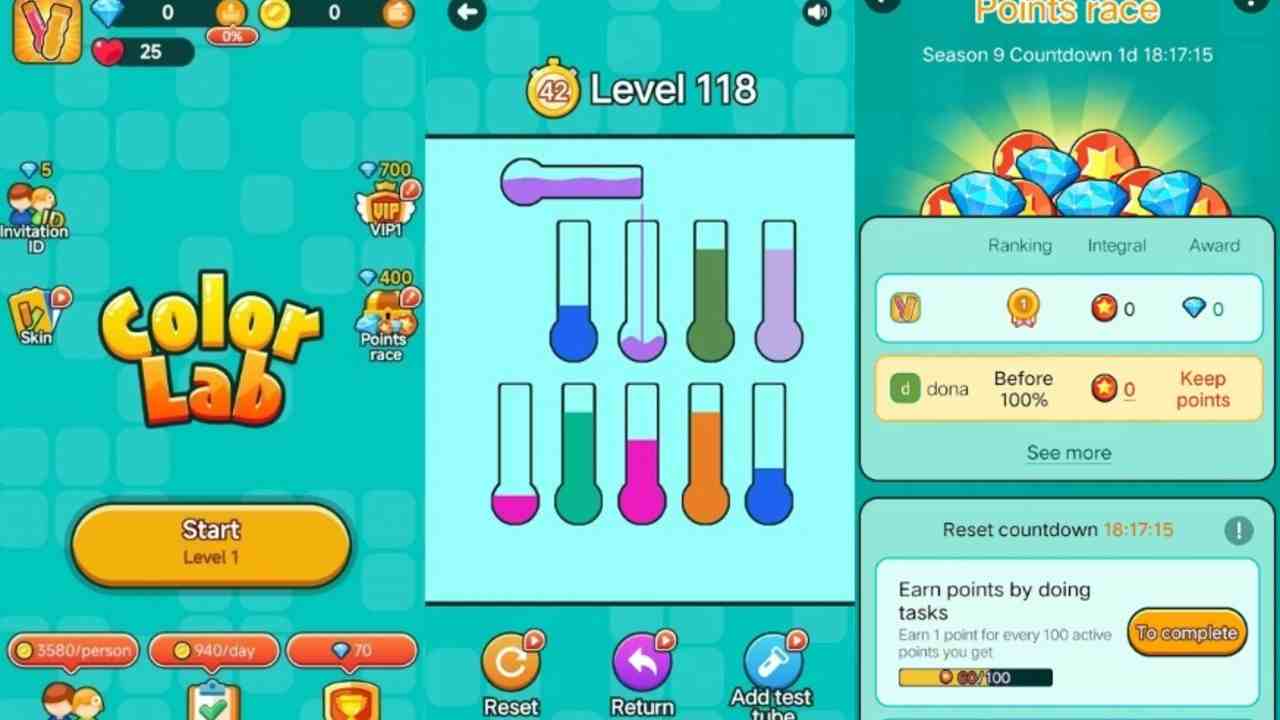The height and width of the screenshot is (720, 1280).
Task: Expand See more in the Points race ranking
Action: point(1068,453)
